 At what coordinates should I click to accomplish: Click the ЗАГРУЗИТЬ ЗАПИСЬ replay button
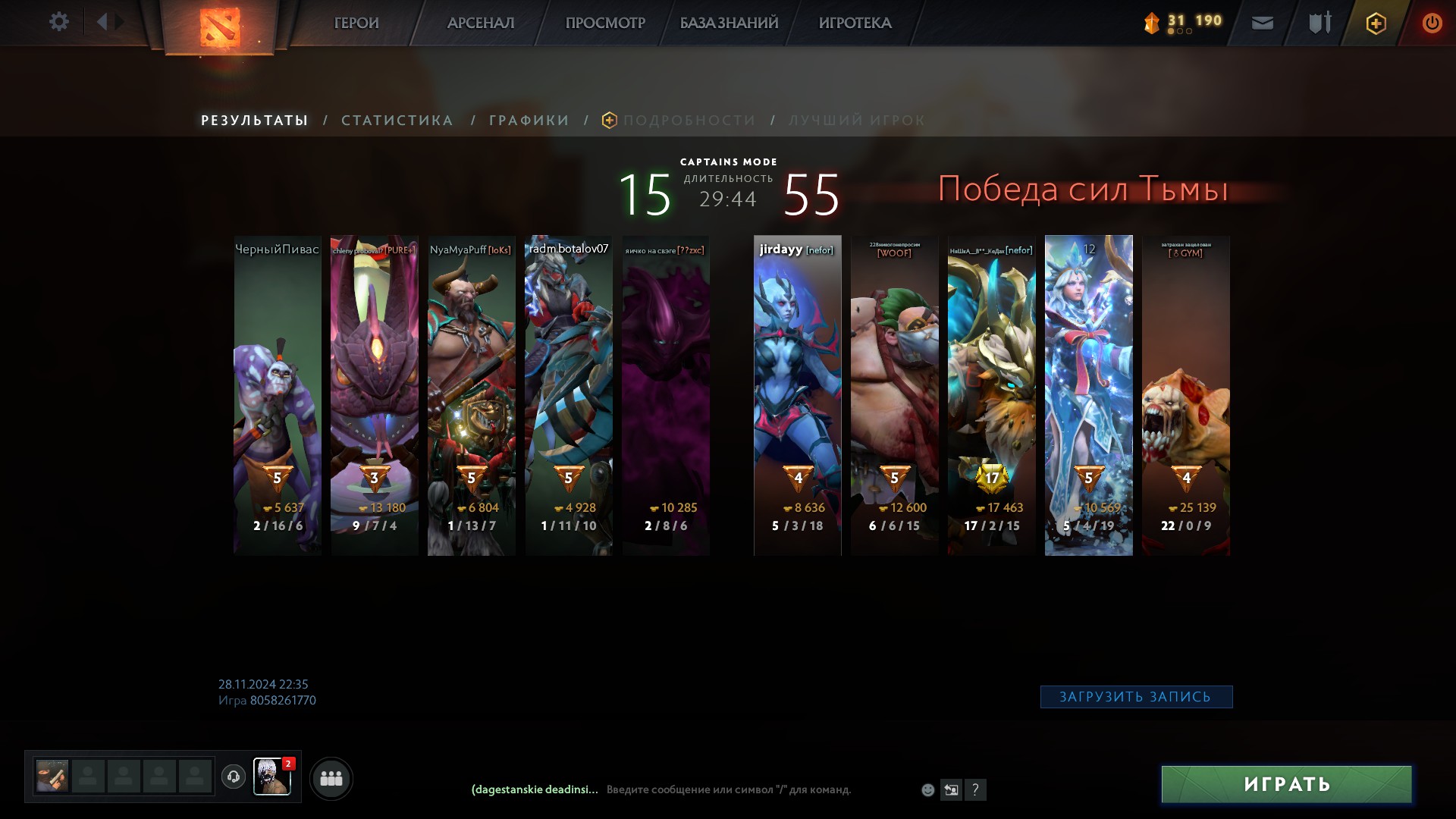point(1135,697)
